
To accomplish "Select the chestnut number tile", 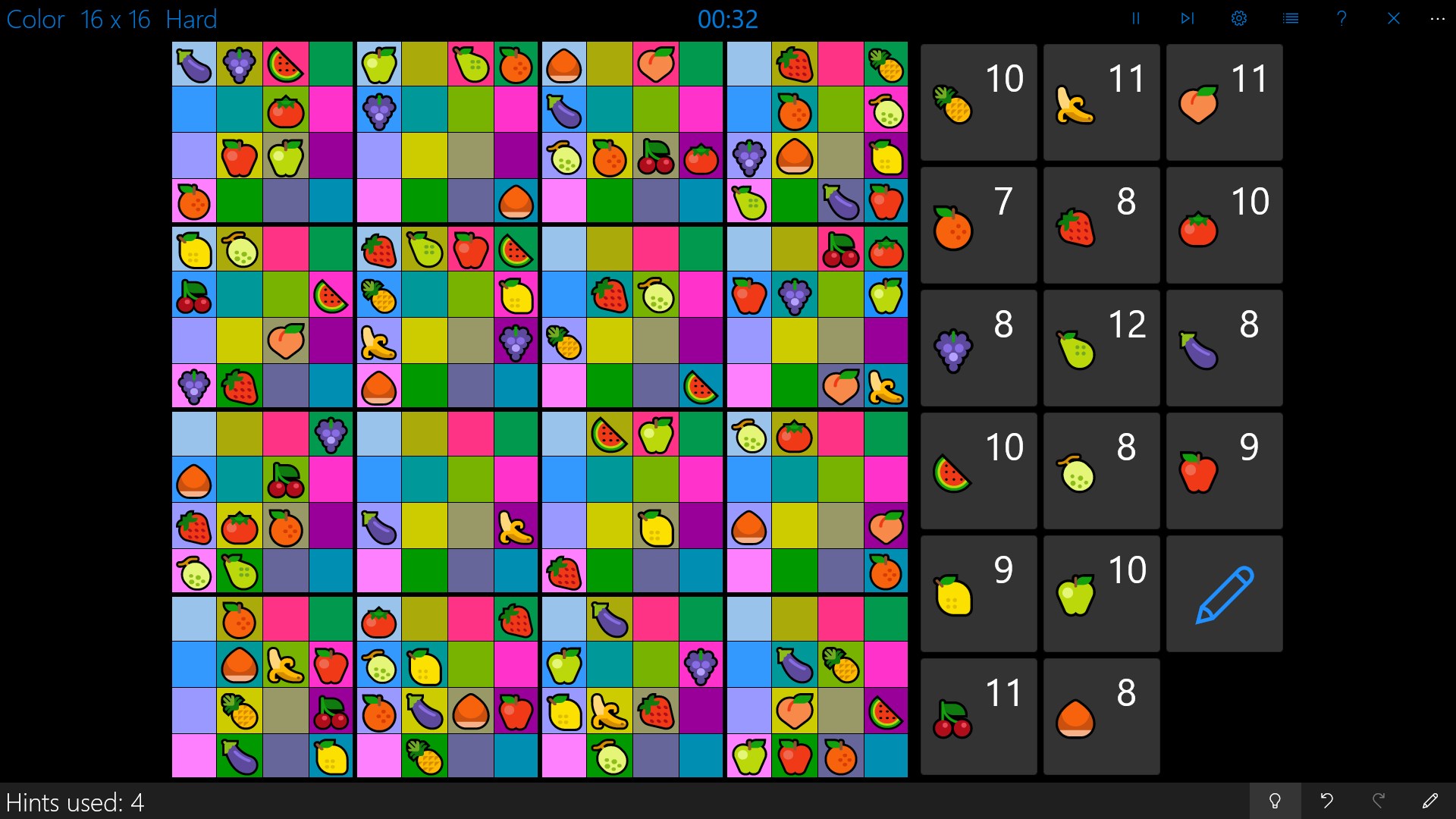I will [1100, 716].
